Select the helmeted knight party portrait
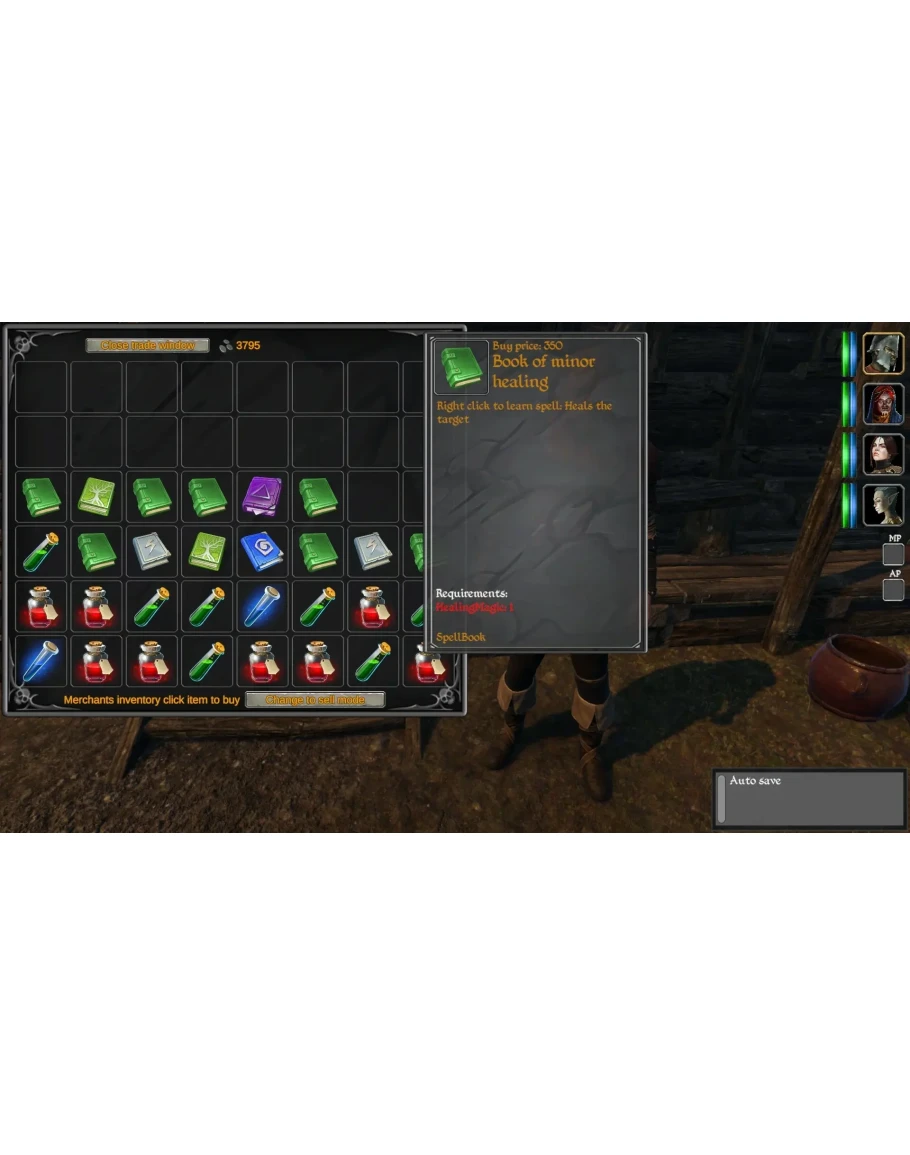Image resolution: width=910 pixels, height=1155 pixels. [x=883, y=354]
